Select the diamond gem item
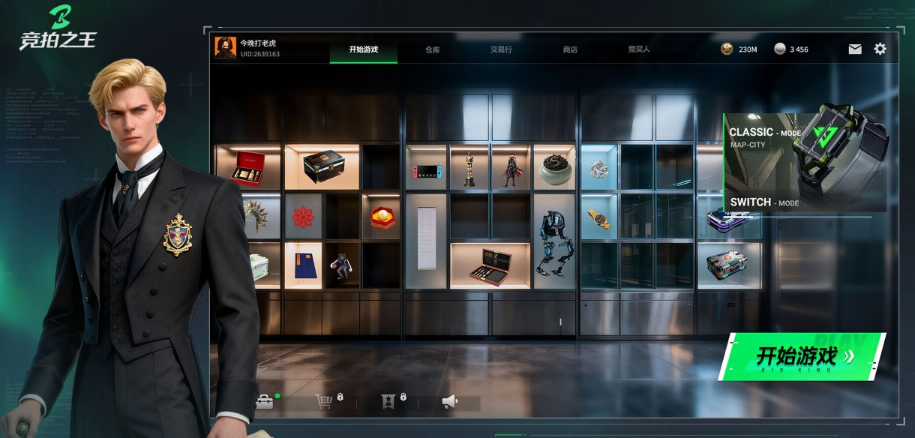915x438 pixels. (x=599, y=169)
